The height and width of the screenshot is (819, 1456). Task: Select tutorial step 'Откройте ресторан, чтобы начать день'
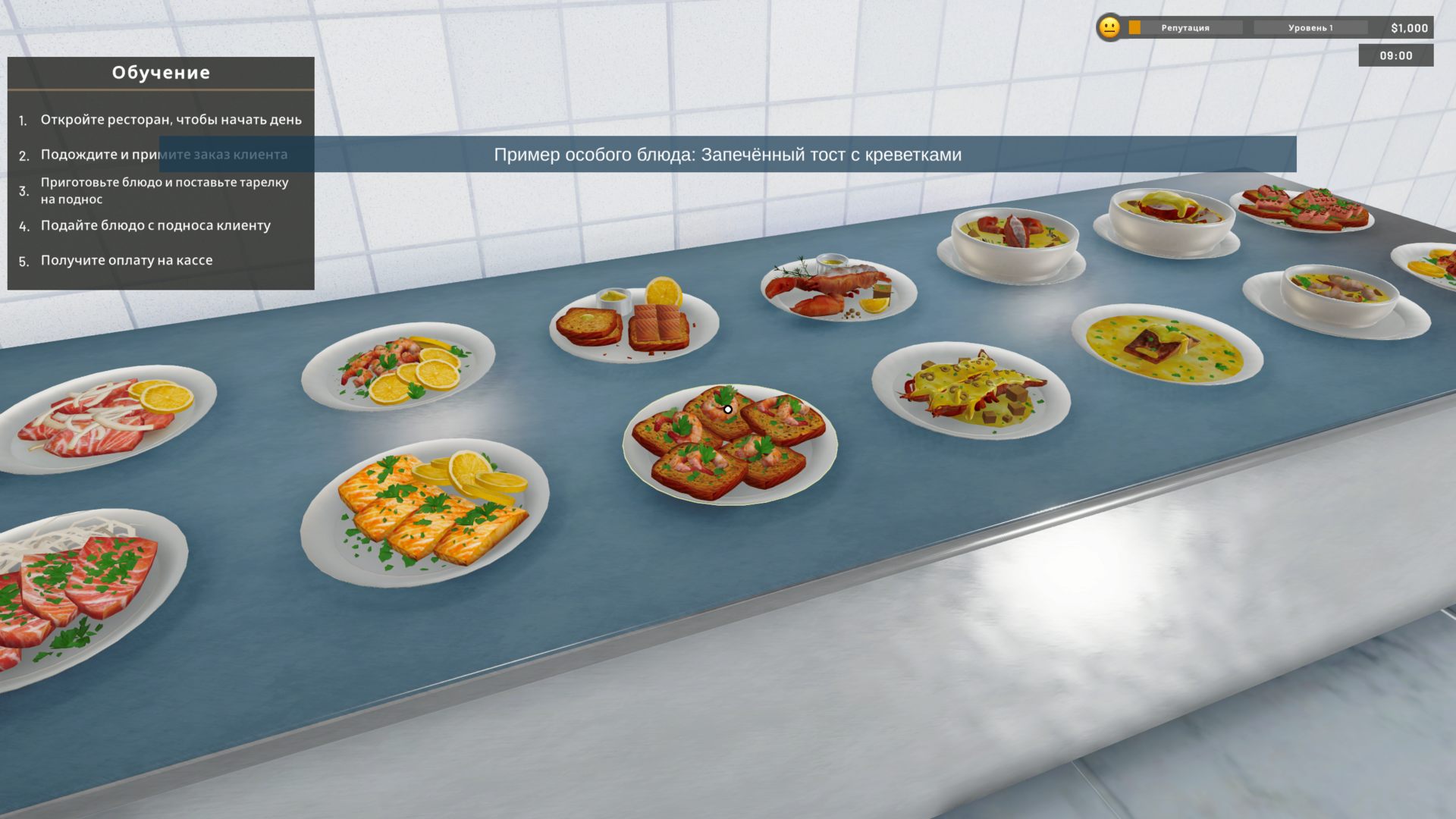pos(171,119)
